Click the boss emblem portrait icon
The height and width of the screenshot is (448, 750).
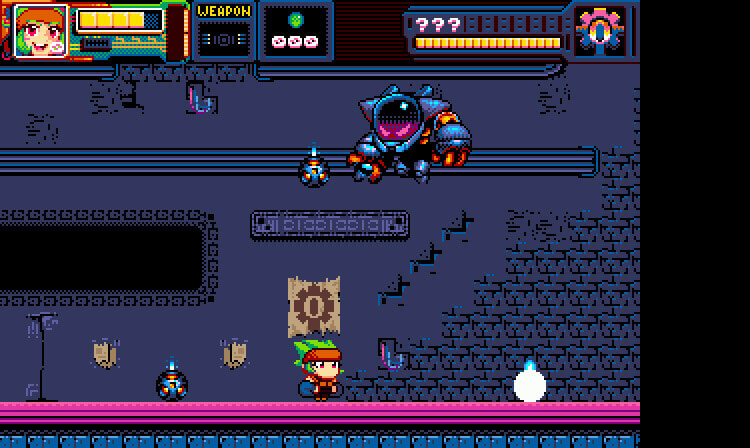(600, 30)
